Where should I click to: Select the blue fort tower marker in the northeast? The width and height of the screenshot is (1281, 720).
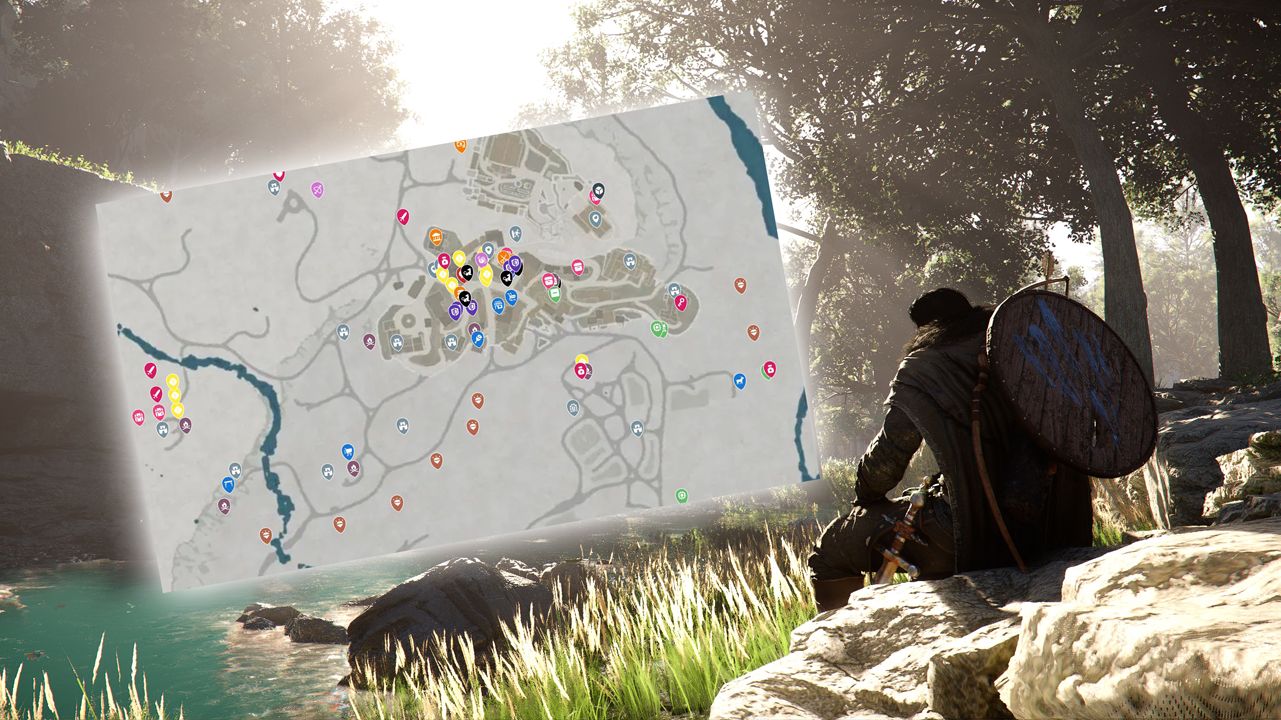(630, 261)
